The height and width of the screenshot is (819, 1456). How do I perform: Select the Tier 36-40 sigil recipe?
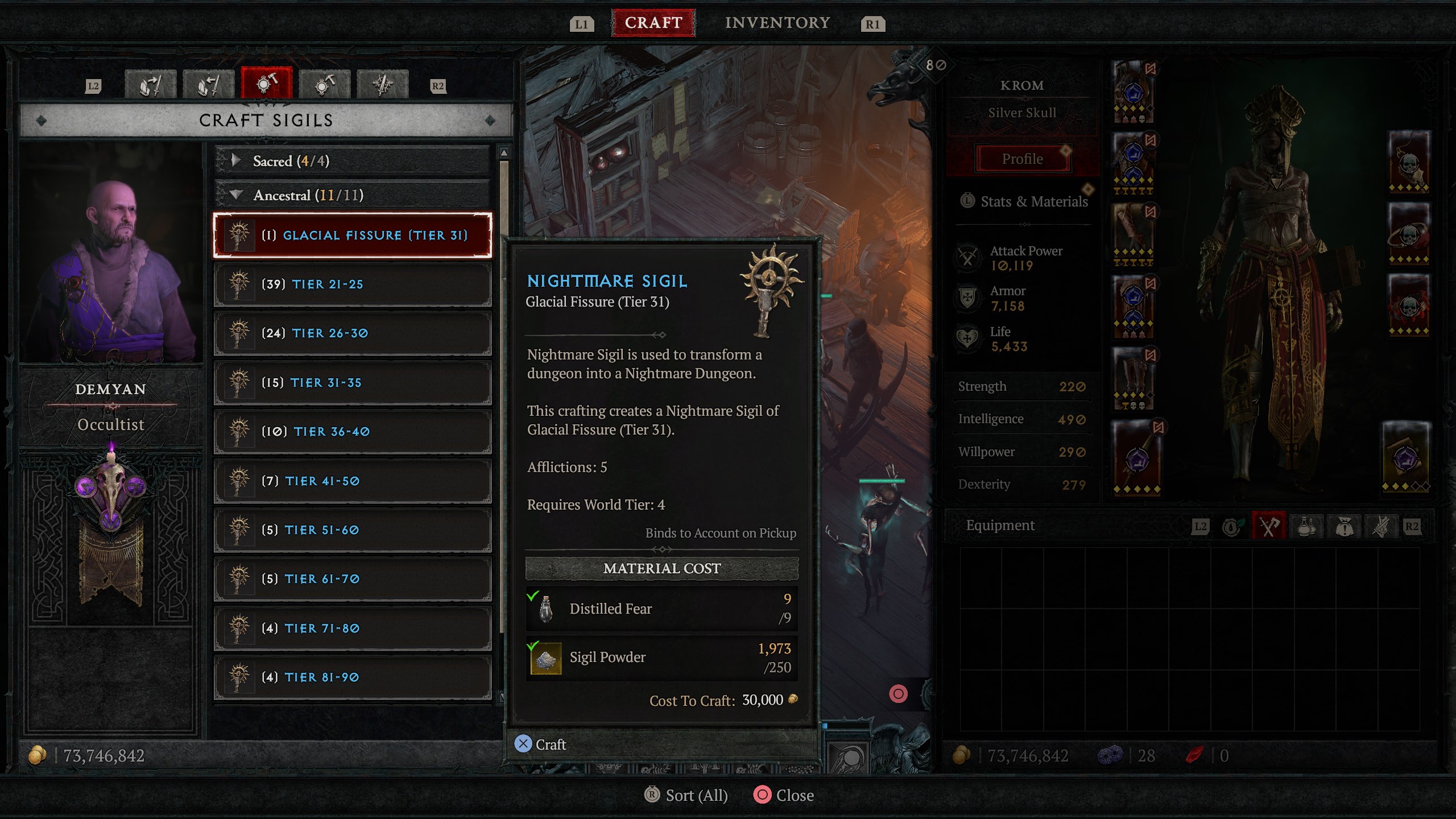coord(353,432)
